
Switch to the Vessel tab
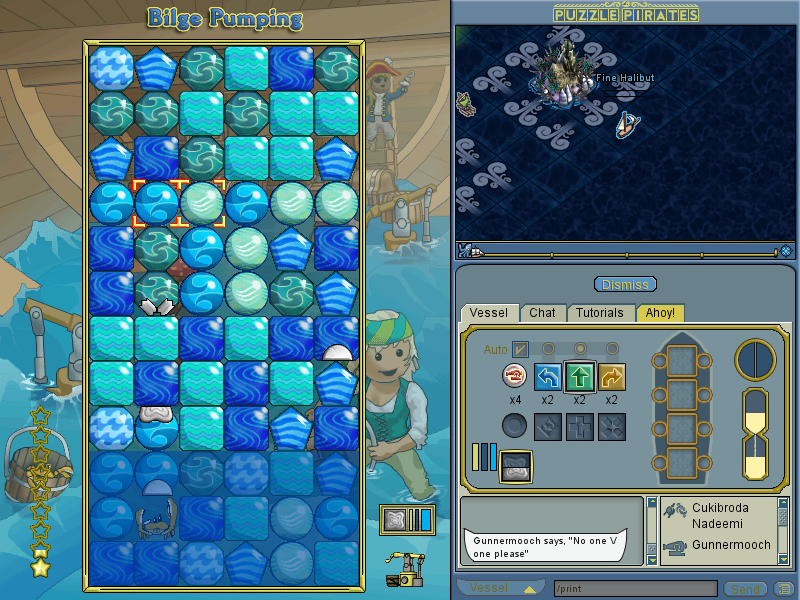point(490,313)
